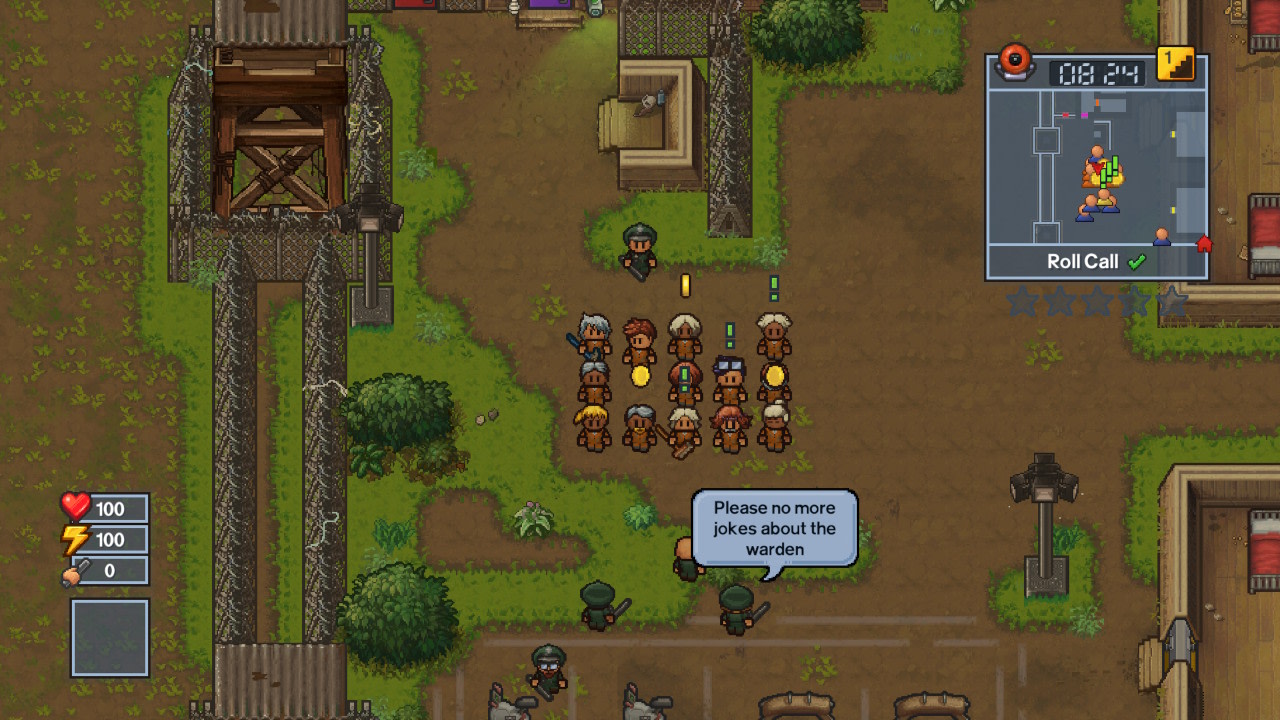Toggle the green checkmark beside Roll Call
The width and height of the screenshot is (1280, 720).
click(x=1138, y=261)
